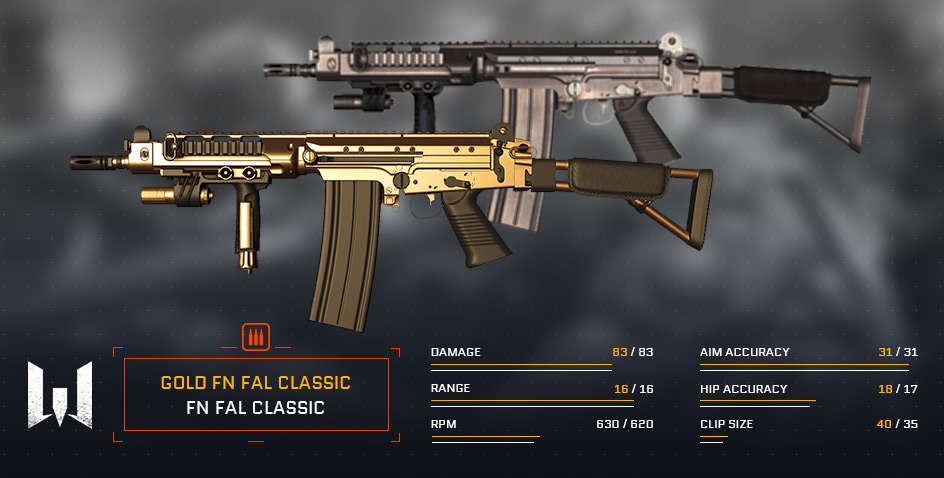This screenshot has width=944, height=478.
Task: Select the Gold FN FAL Classic name panel
Action: pos(255,394)
